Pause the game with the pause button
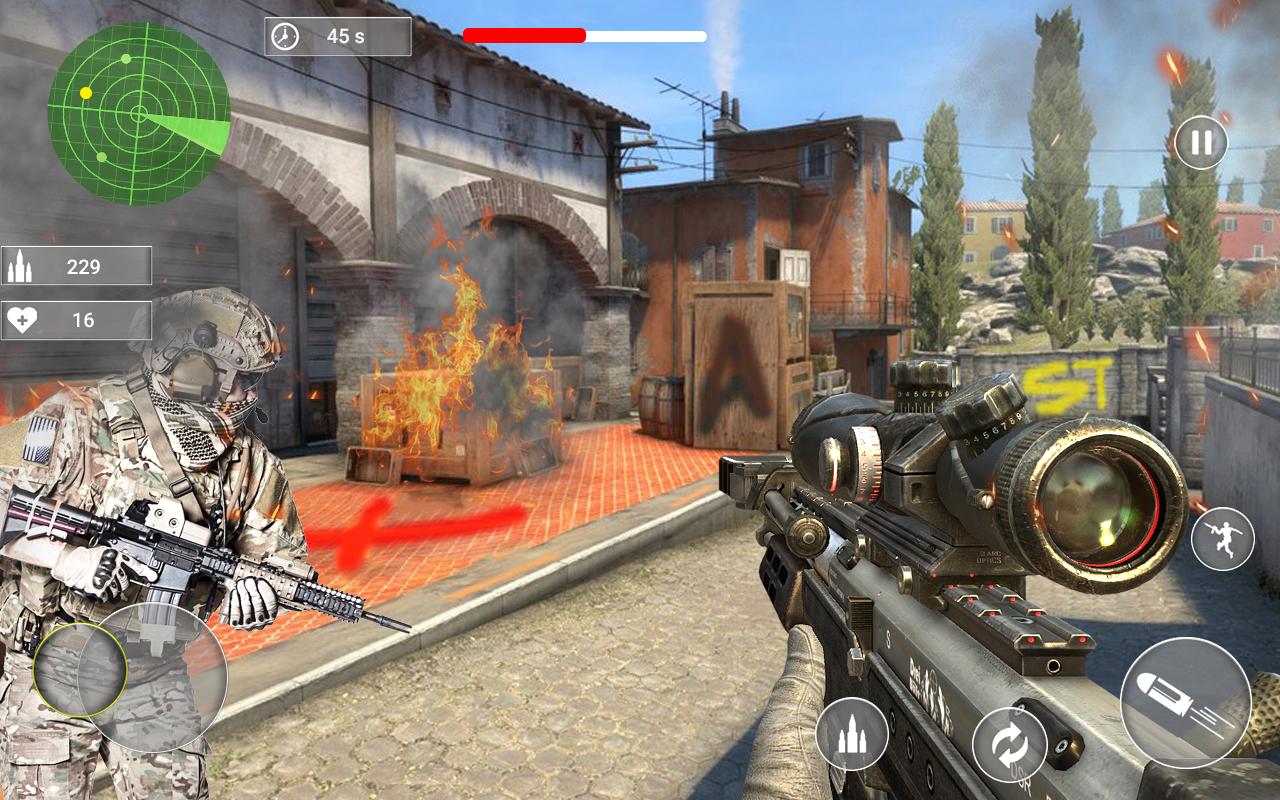Screen dimensions: 1280x800 click(x=1201, y=142)
